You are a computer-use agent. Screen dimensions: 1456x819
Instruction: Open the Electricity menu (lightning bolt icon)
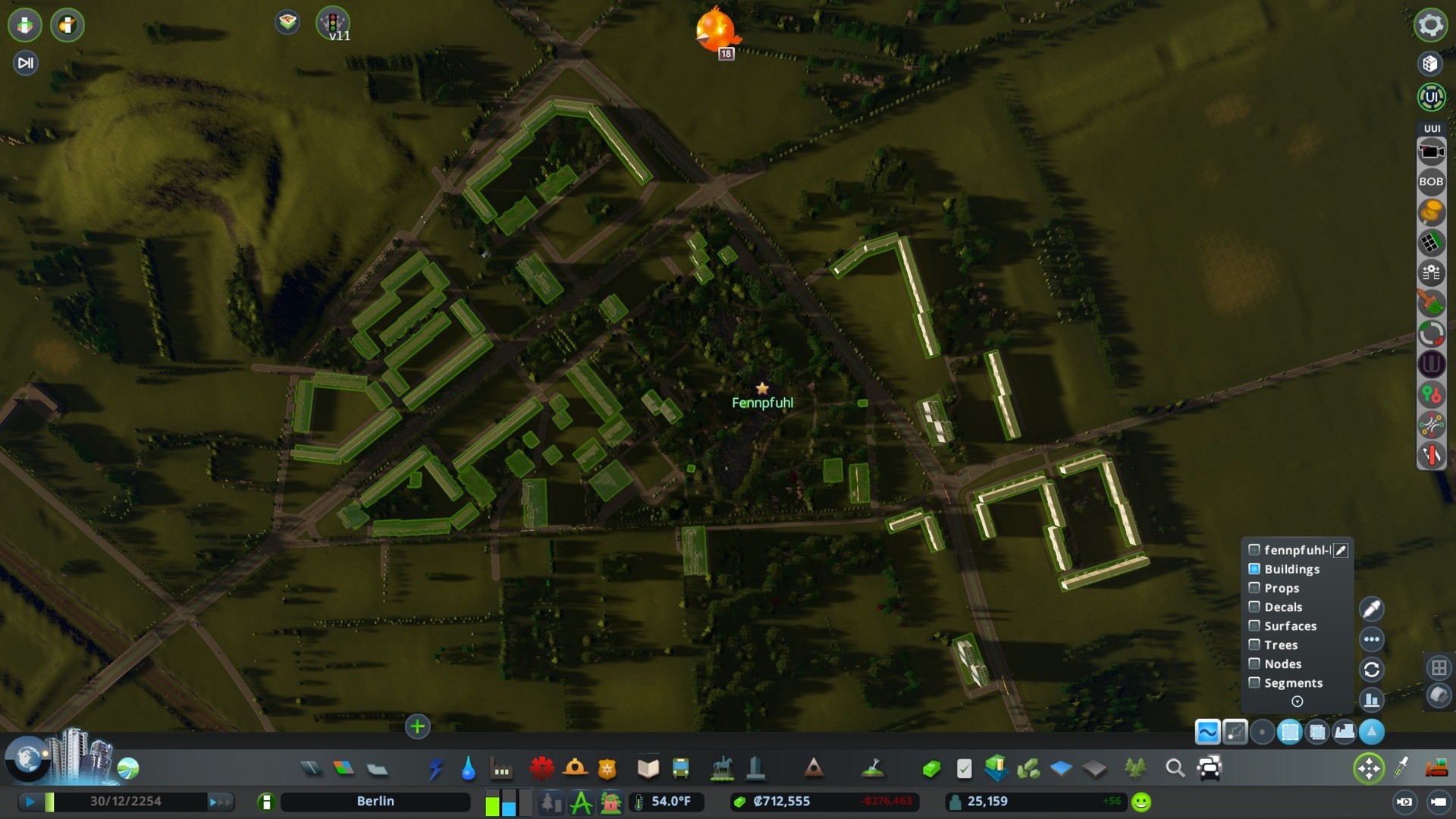pos(437,768)
